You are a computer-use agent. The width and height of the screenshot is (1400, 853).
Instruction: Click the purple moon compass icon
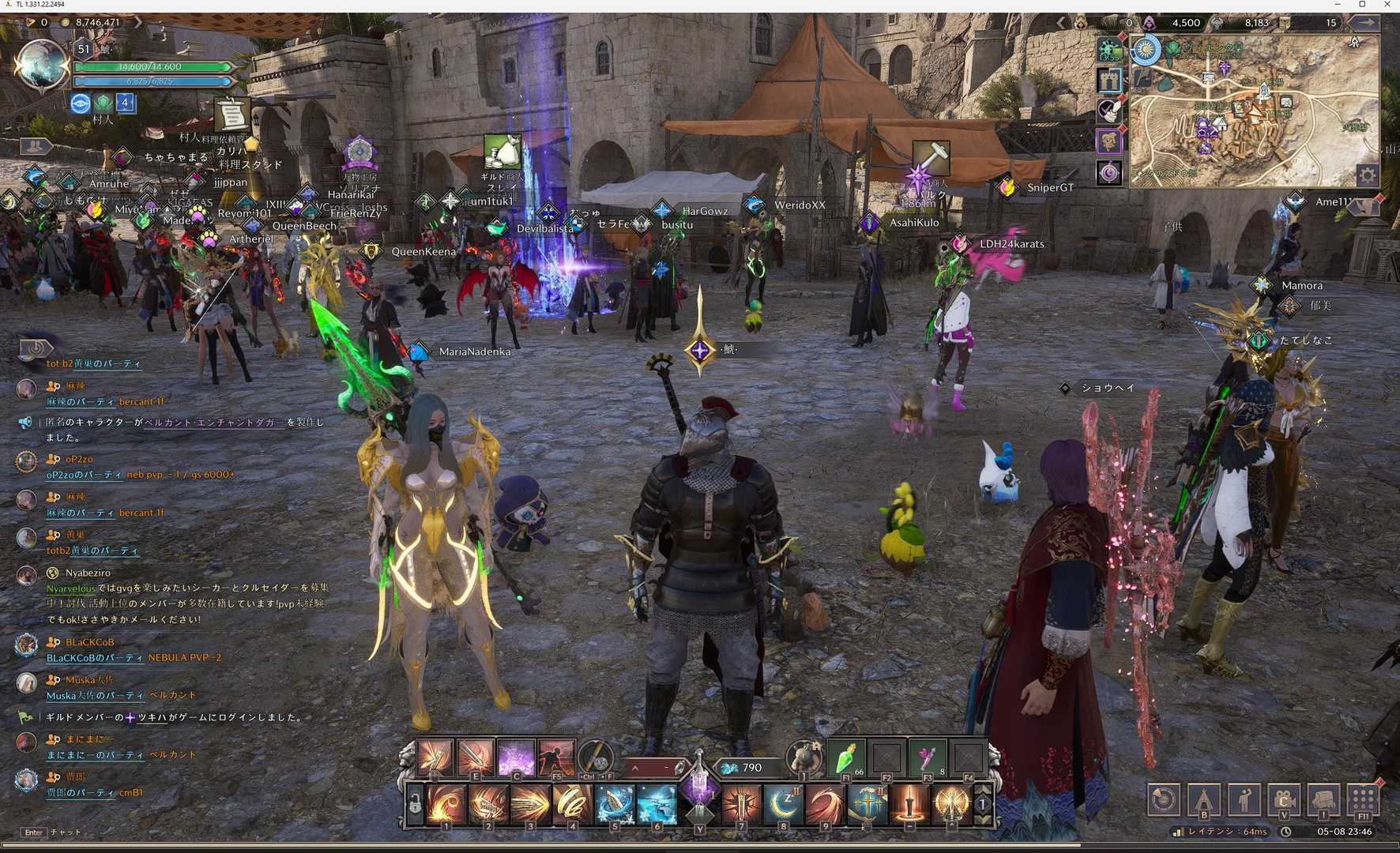coord(1109,172)
